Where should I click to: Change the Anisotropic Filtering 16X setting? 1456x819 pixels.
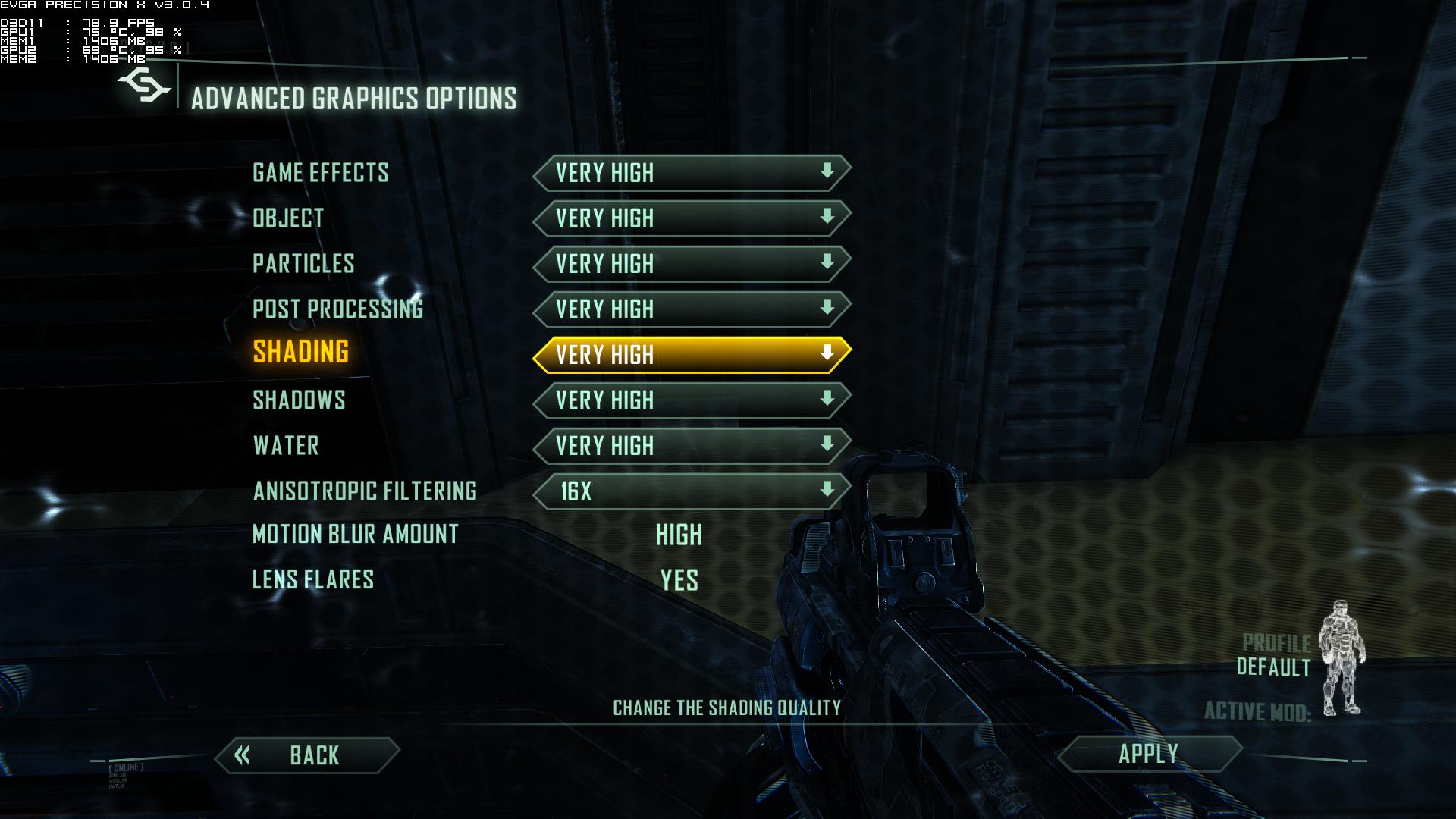692,491
